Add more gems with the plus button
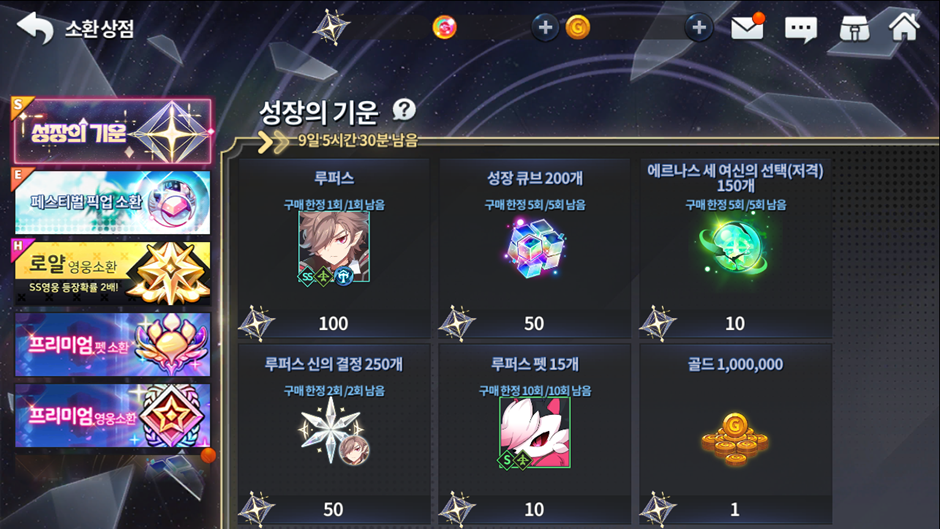The height and width of the screenshot is (529, 940). [x=544, y=27]
